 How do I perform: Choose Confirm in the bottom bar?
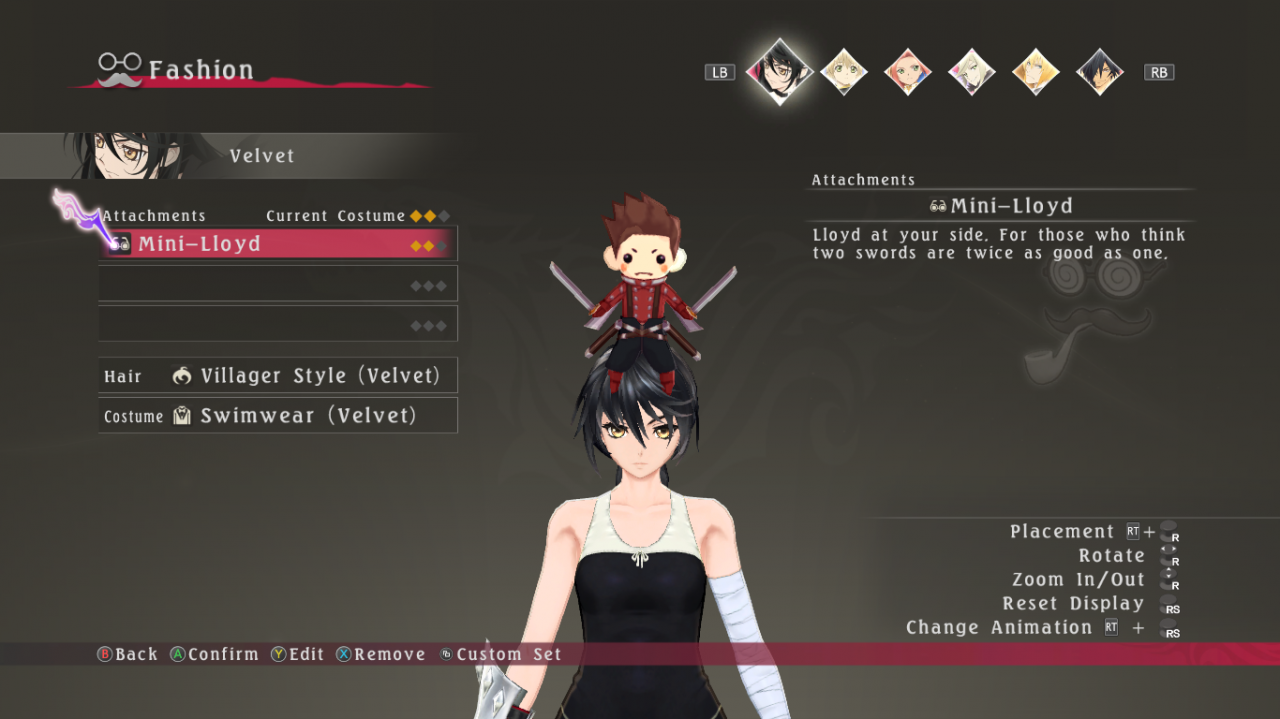coord(214,654)
